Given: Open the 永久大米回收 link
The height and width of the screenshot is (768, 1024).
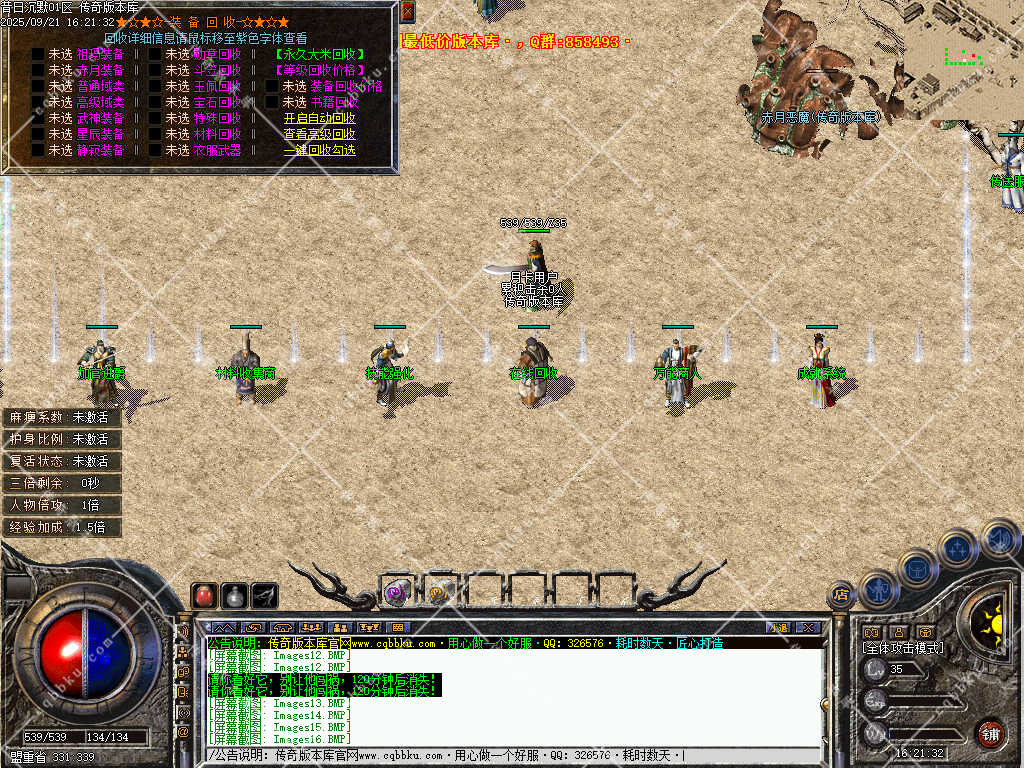Looking at the screenshot, I should 319,54.
